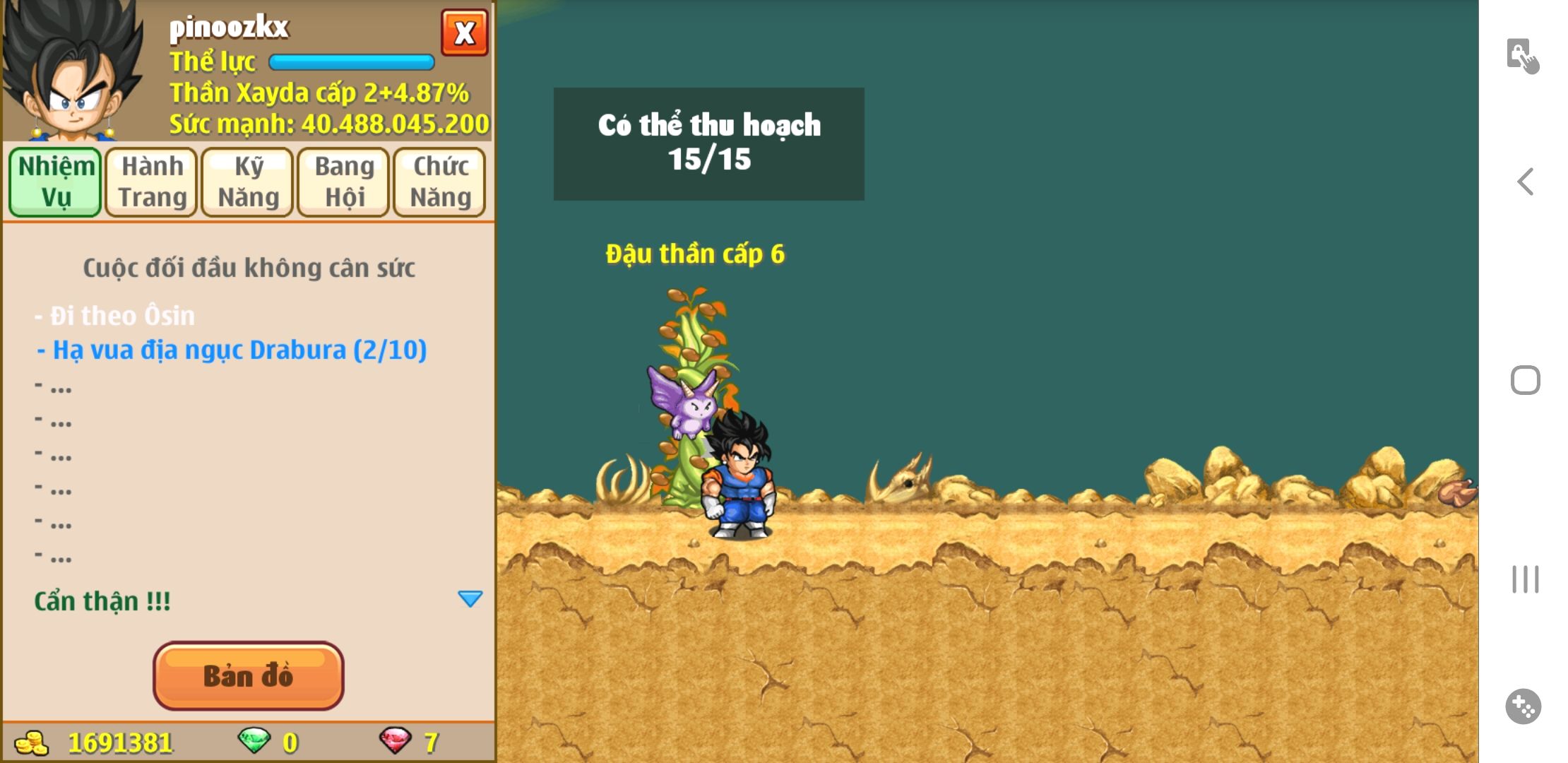This screenshot has width=1568, height=763.
Task: Go to the Chức Năng tab
Action: 440,182
